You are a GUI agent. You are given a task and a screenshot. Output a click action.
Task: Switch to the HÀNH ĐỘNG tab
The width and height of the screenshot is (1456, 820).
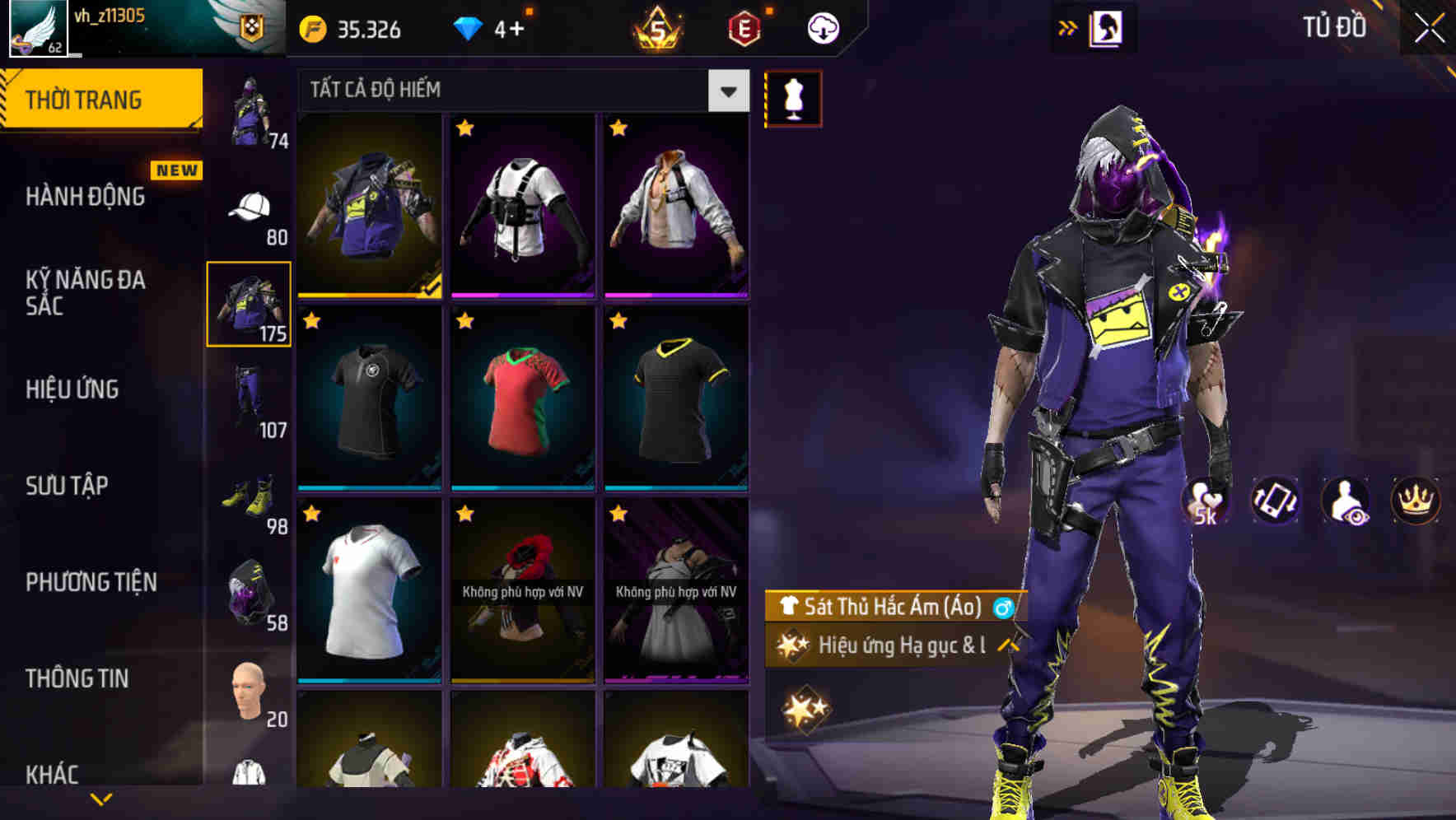pyautogui.click(x=86, y=197)
